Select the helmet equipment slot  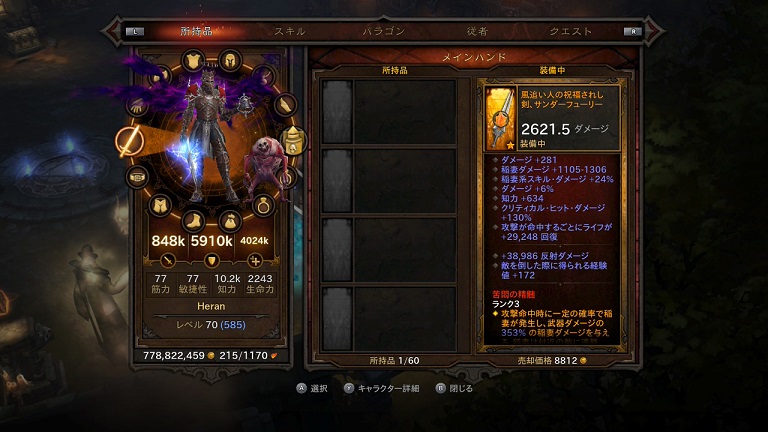229,60
